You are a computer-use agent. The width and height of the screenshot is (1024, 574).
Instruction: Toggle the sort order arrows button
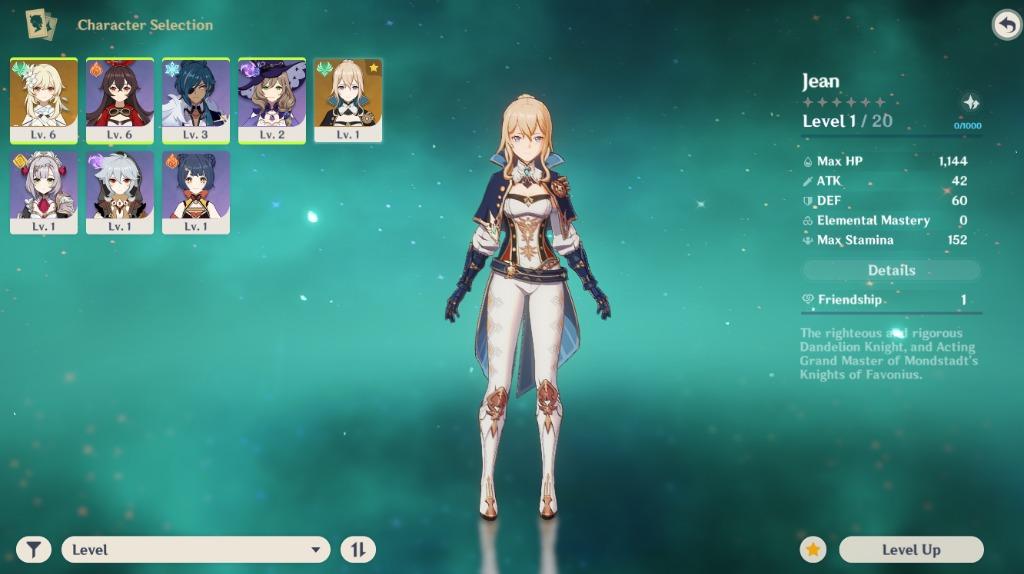coord(358,549)
